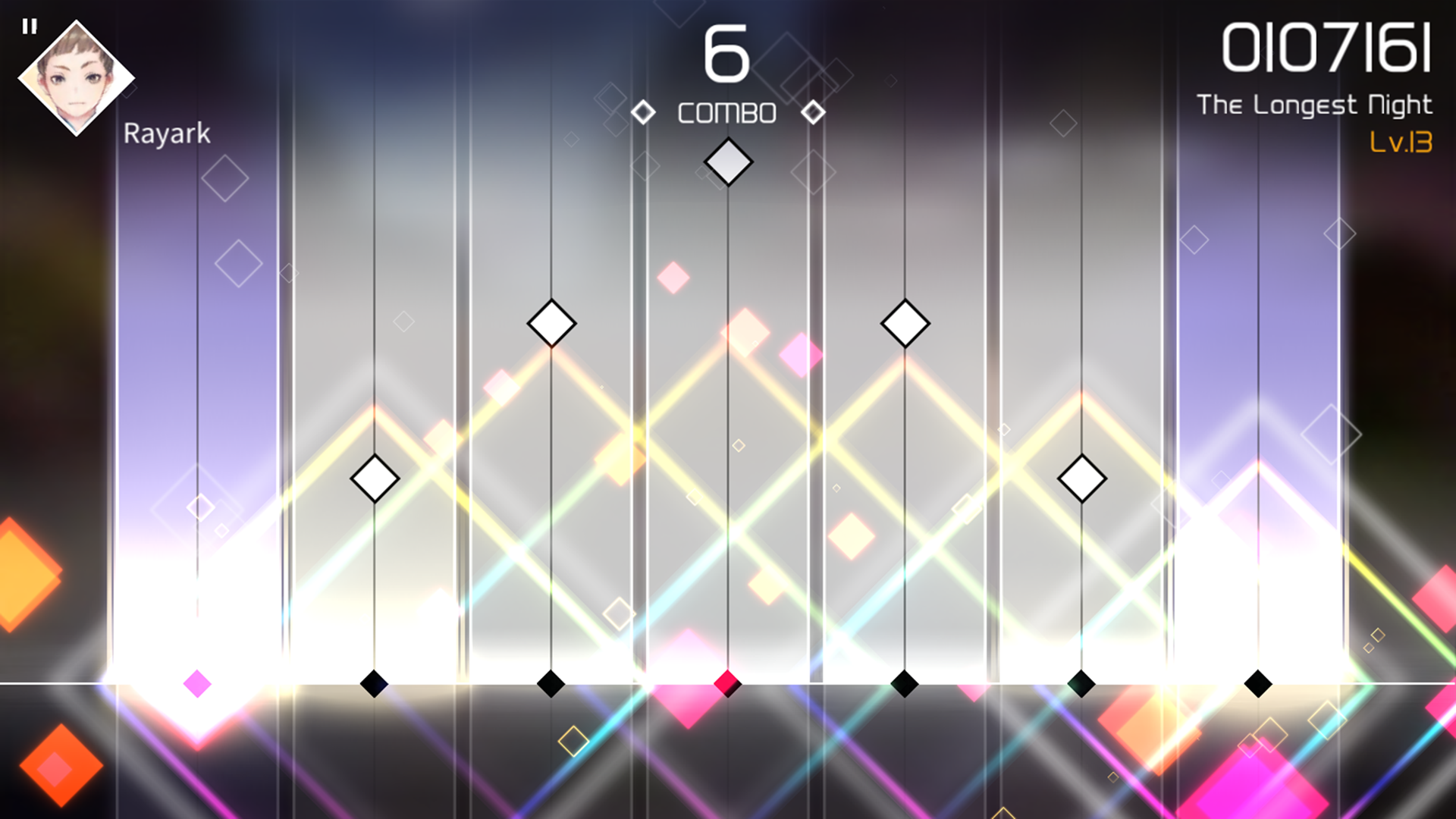1456x819 pixels.
Task: Click the black judgment diamond under the center-left lane
Action: point(551,684)
